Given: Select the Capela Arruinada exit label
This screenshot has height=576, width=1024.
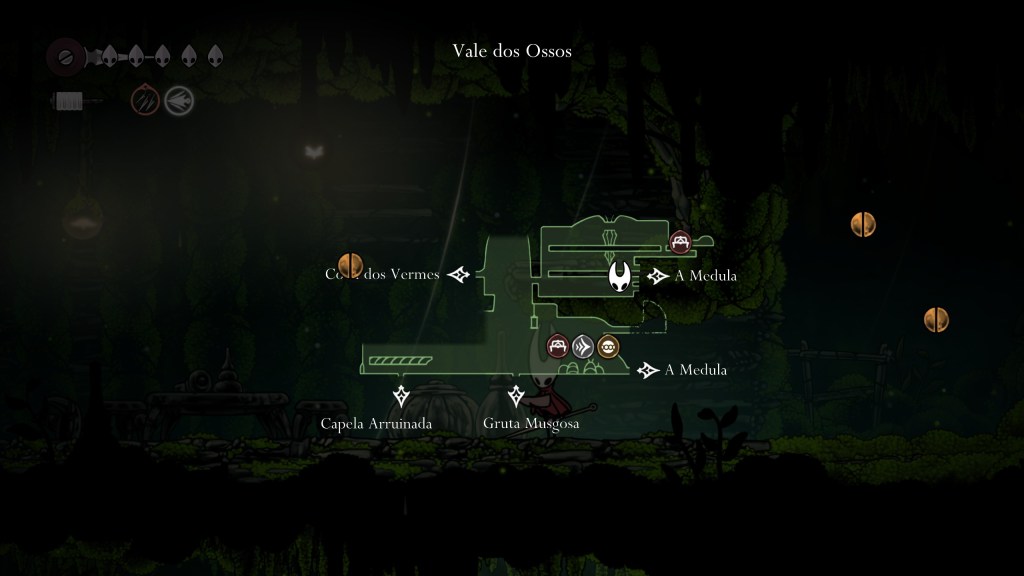Looking at the screenshot, I should point(376,424).
